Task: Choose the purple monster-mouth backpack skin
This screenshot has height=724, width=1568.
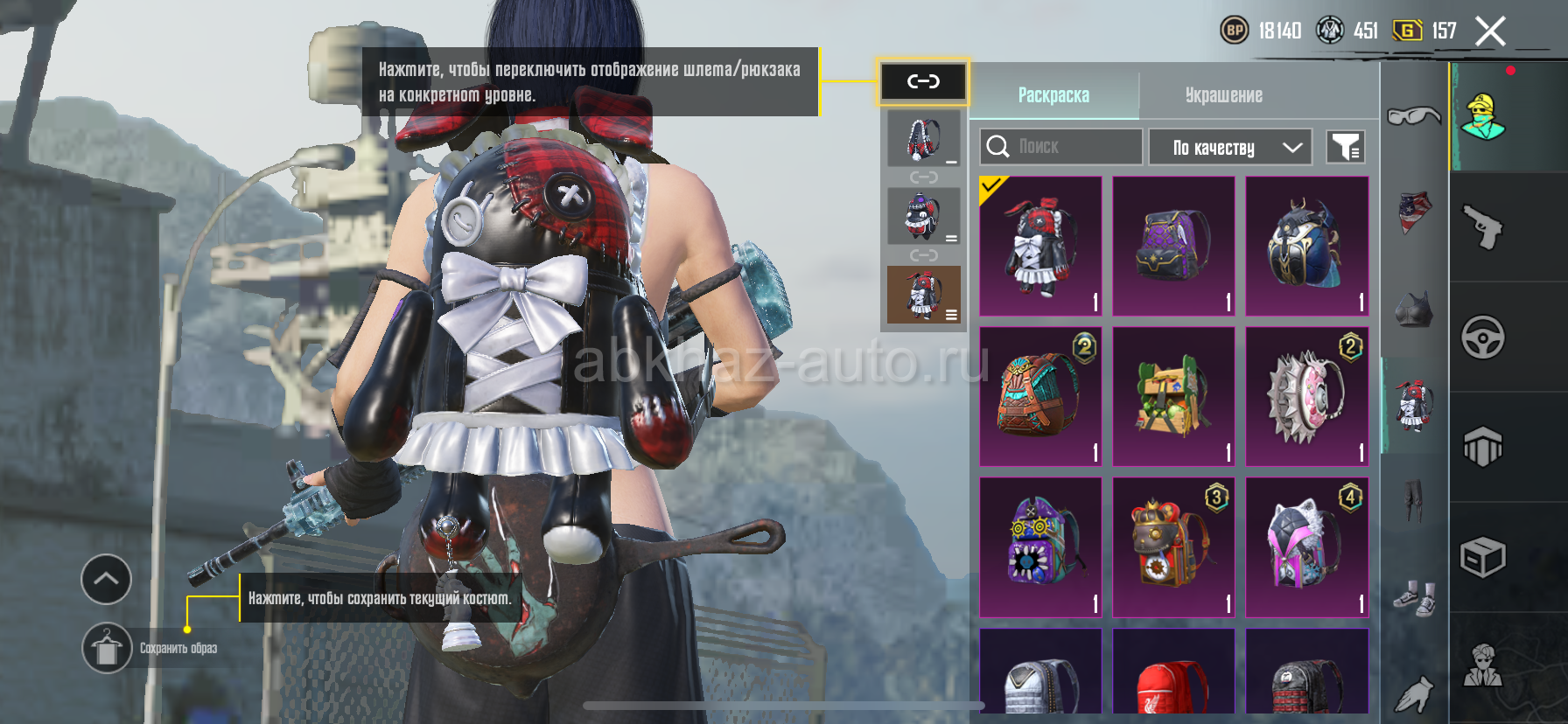Action: pyautogui.click(x=1040, y=546)
